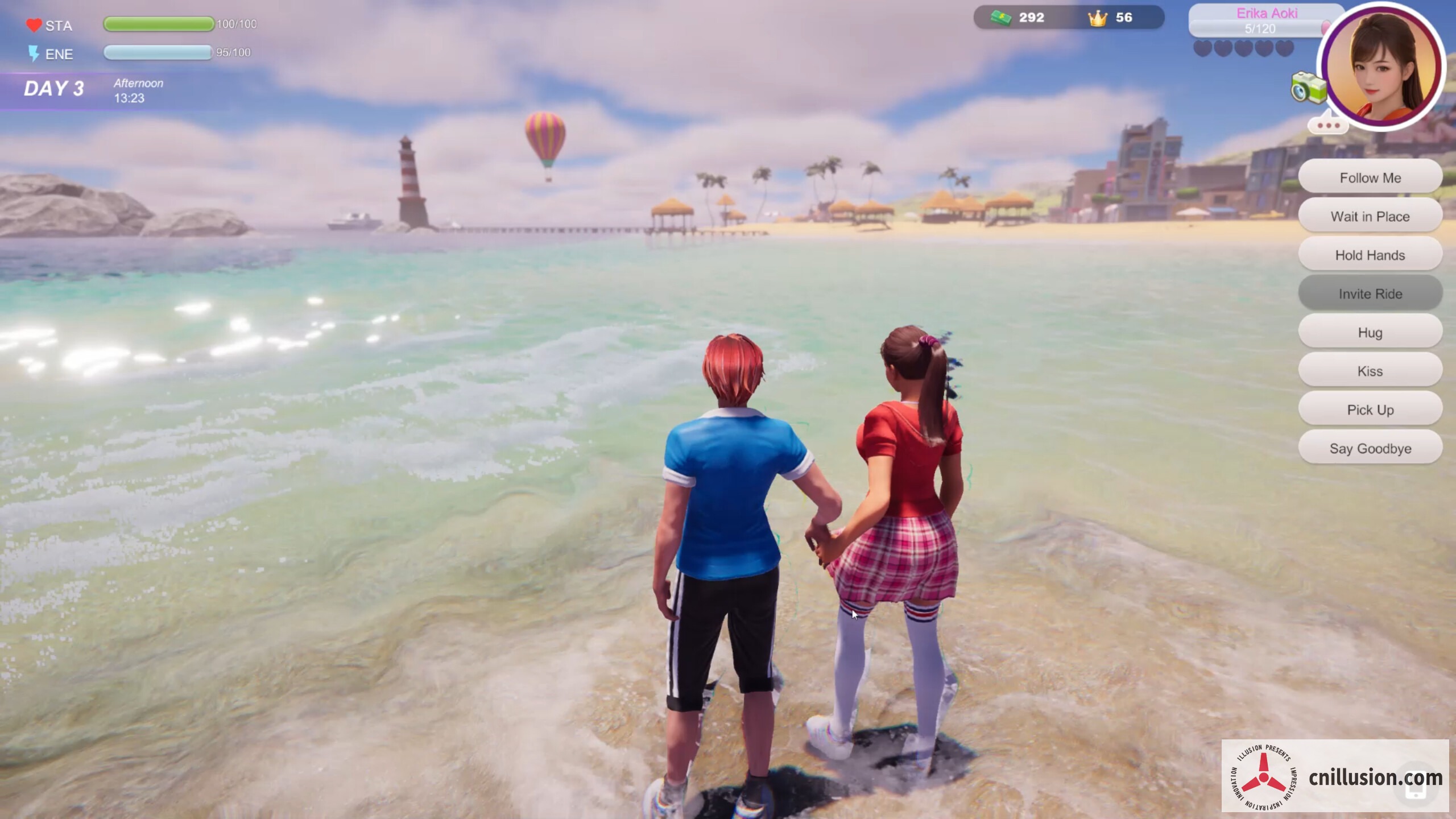The height and width of the screenshot is (819, 1456).
Task: Click the Hug button
Action: (1370, 332)
